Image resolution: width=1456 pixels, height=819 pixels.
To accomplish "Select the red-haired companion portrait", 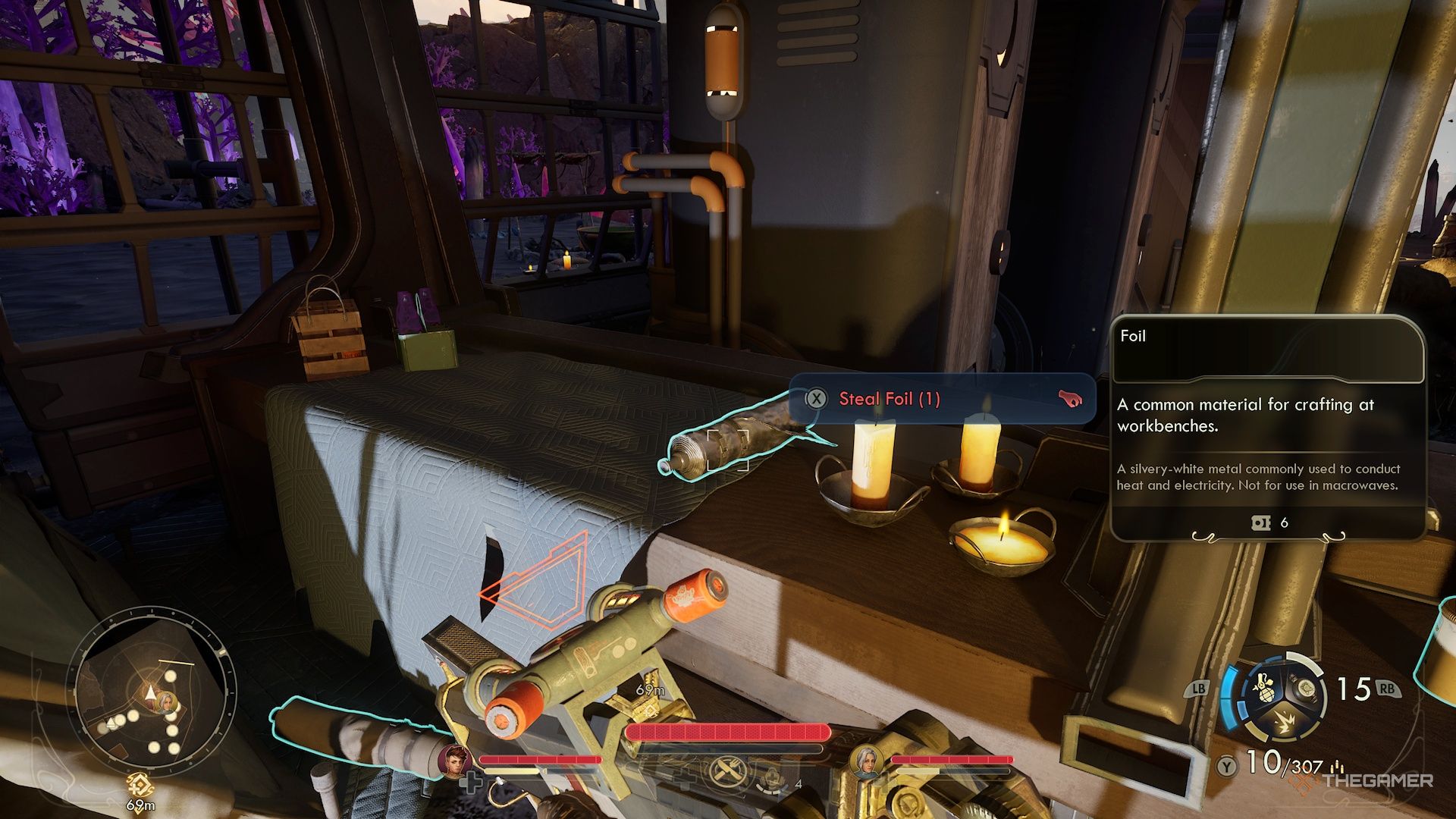I will click(x=457, y=760).
